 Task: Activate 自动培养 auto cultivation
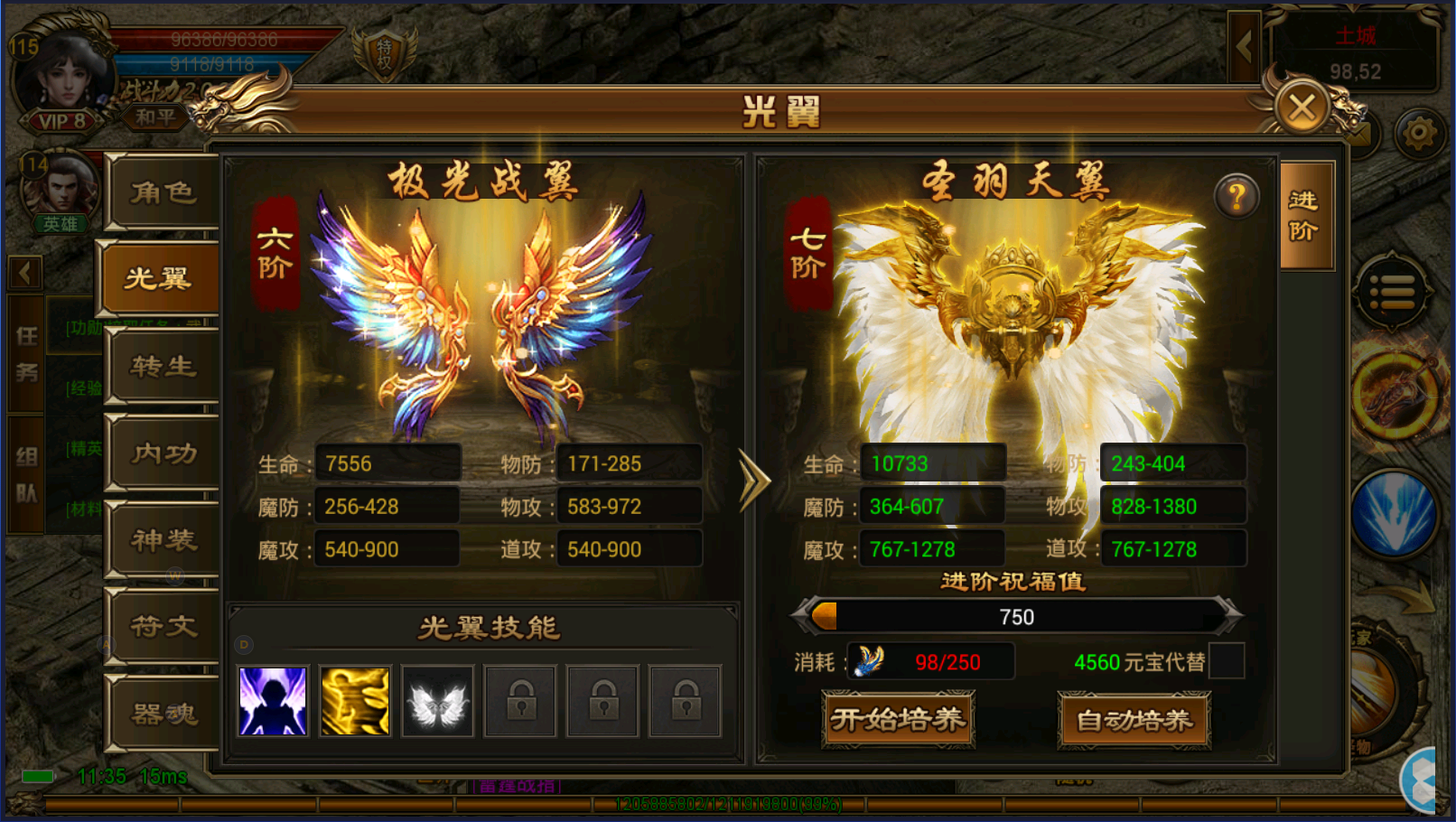click(x=1134, y=720)
